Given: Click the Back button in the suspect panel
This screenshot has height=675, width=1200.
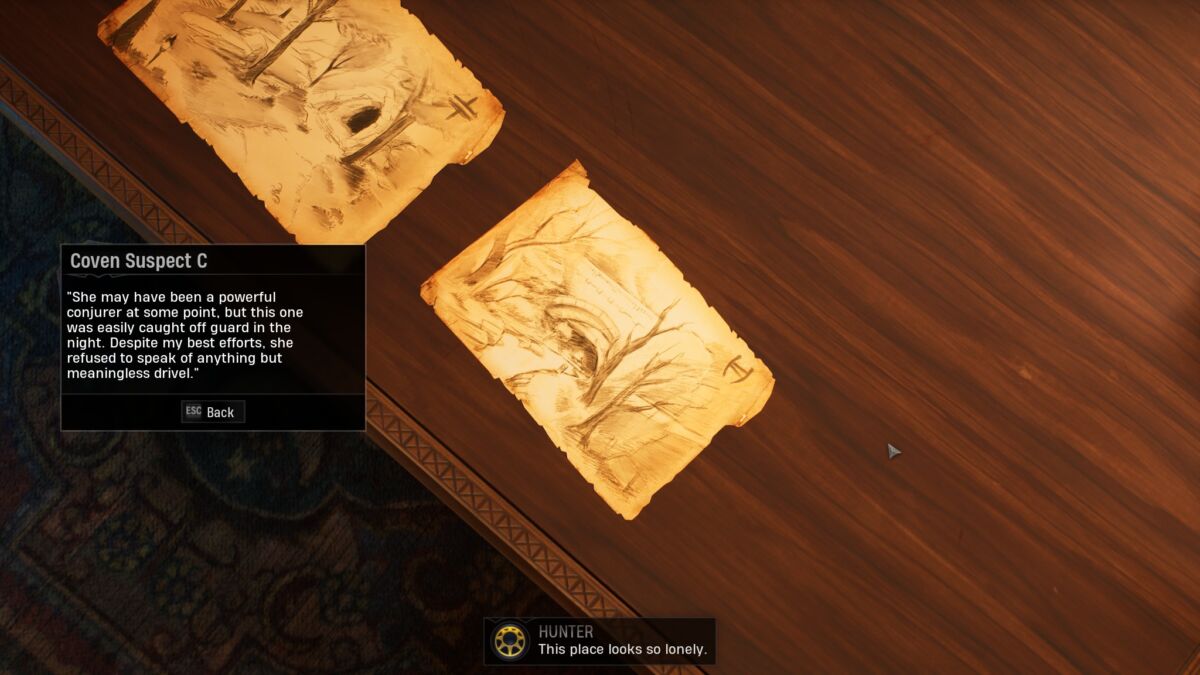Looking at the screenshot, I should 213,412.
